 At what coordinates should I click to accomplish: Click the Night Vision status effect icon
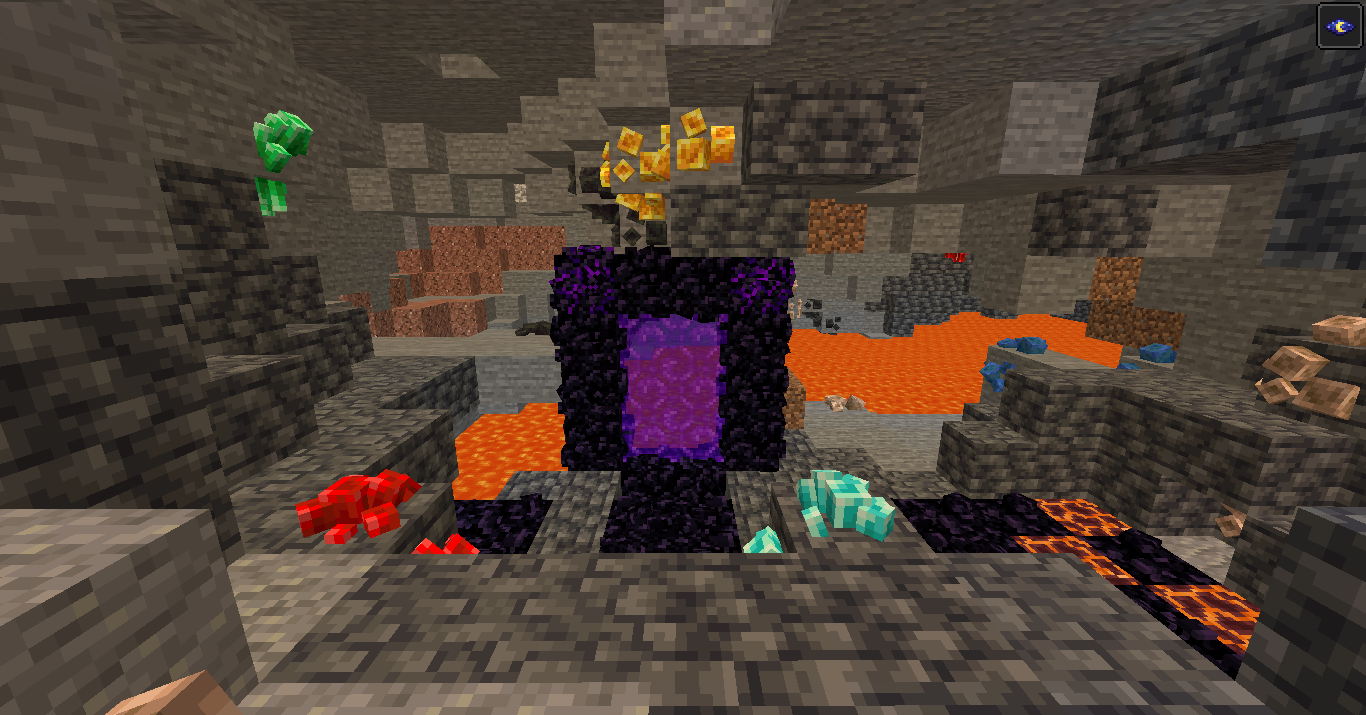tap(1339, 25)
